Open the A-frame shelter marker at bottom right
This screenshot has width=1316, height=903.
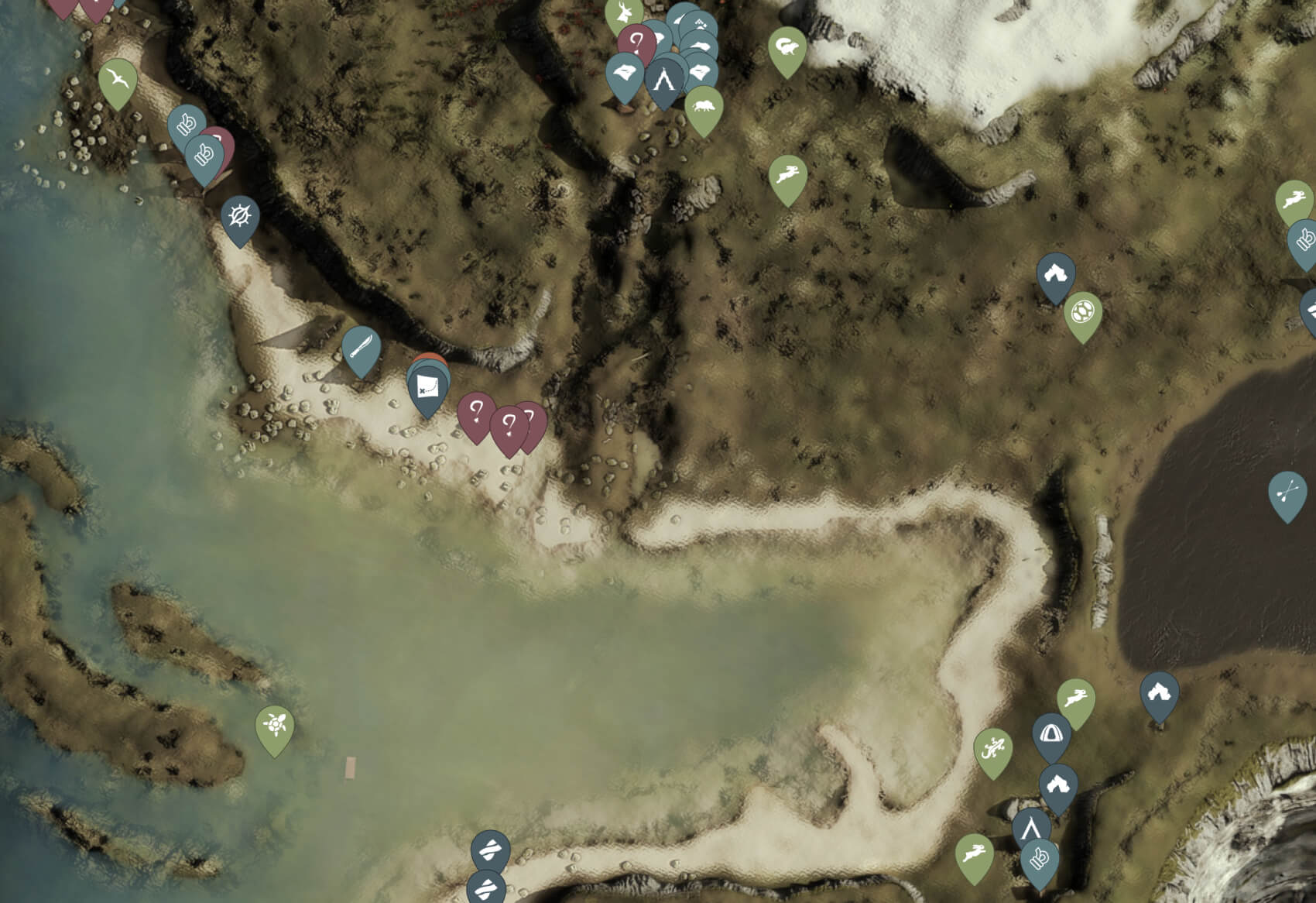coord(1031,829)
